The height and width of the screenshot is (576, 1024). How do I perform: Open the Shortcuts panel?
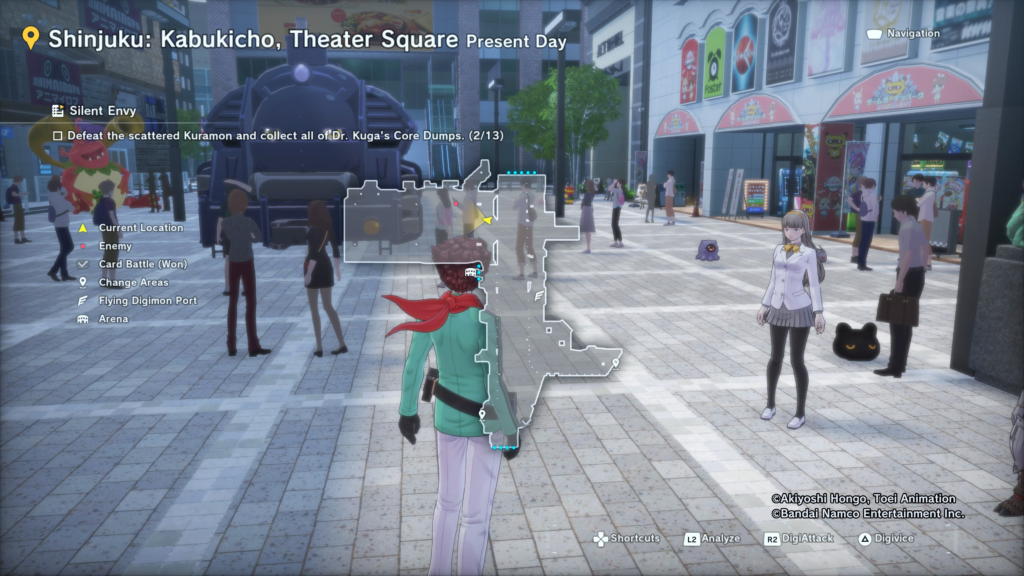click(x=627, y=538)
